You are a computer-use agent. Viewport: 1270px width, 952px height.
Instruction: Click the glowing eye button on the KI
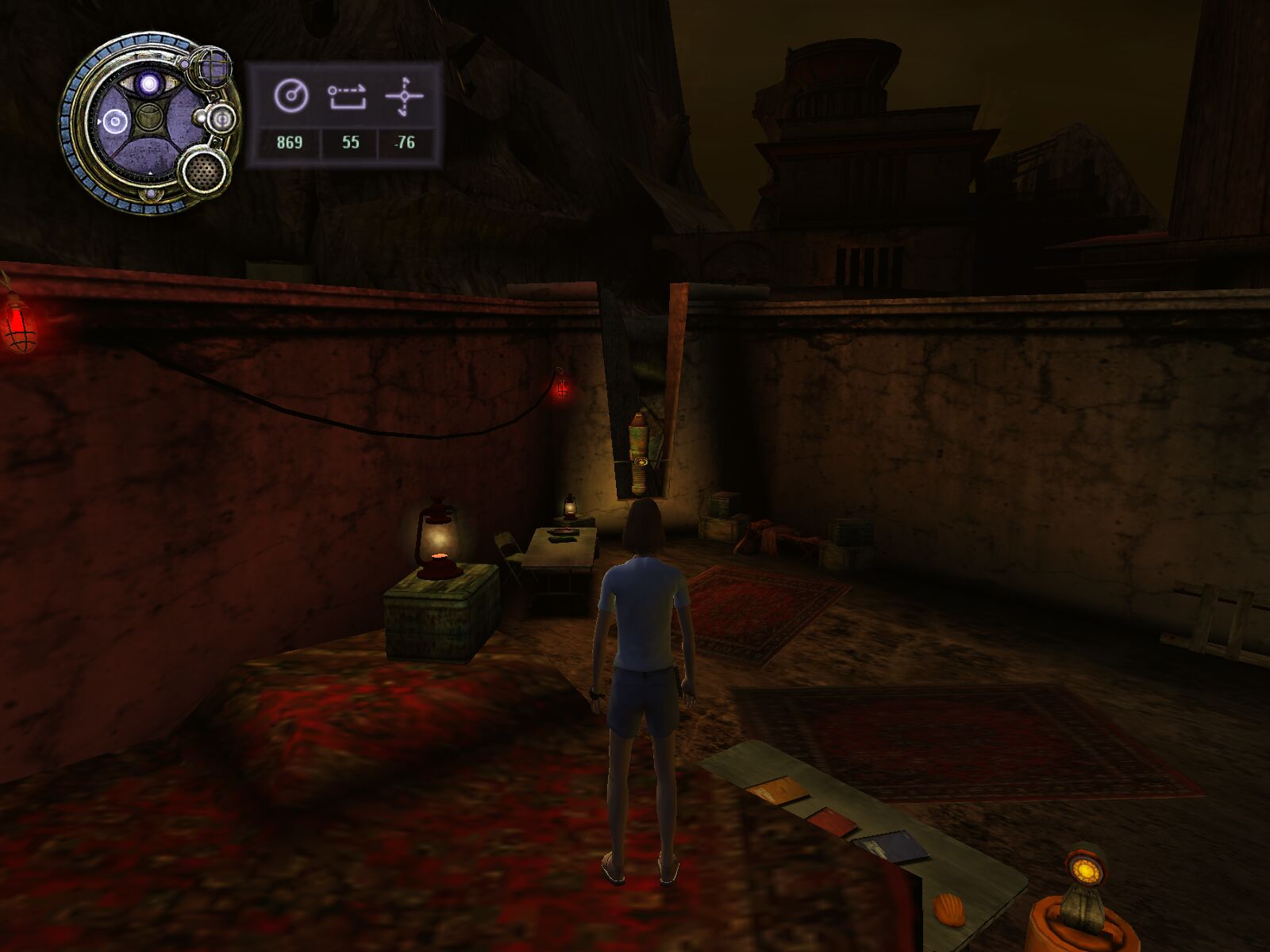[148, 83]
